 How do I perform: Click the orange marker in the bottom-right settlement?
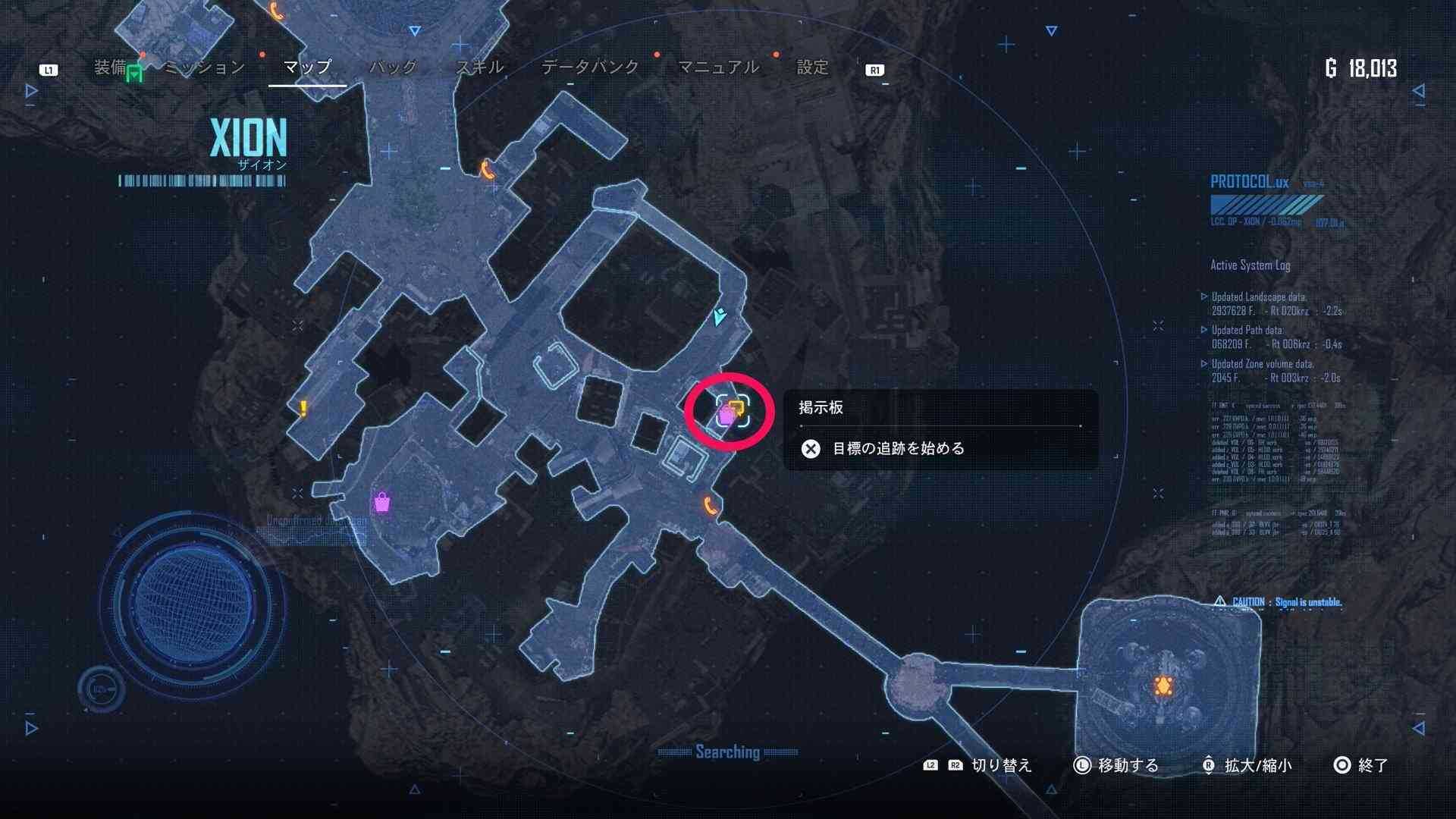1161,684
